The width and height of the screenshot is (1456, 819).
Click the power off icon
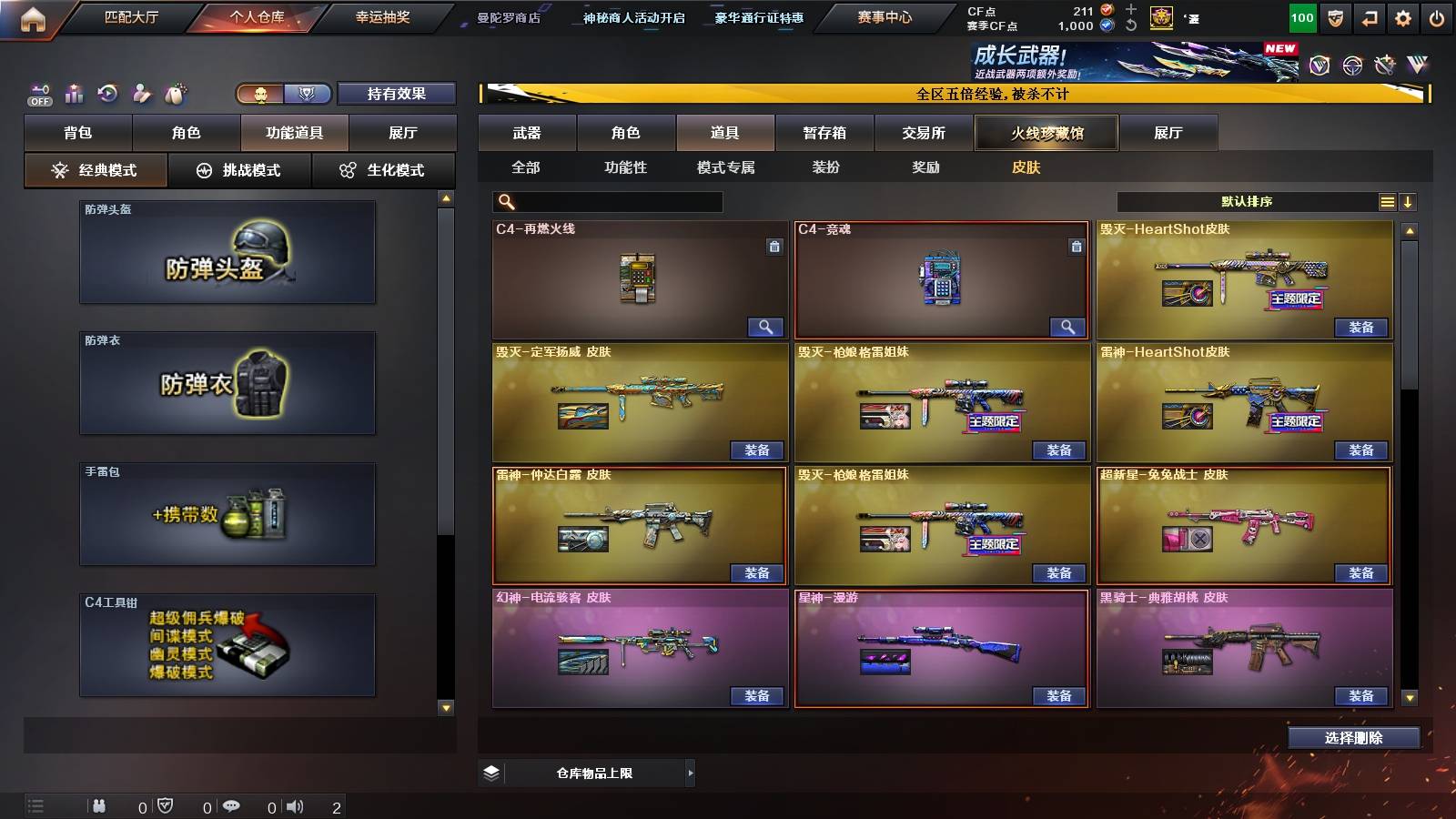click(x=1436, y=17)
